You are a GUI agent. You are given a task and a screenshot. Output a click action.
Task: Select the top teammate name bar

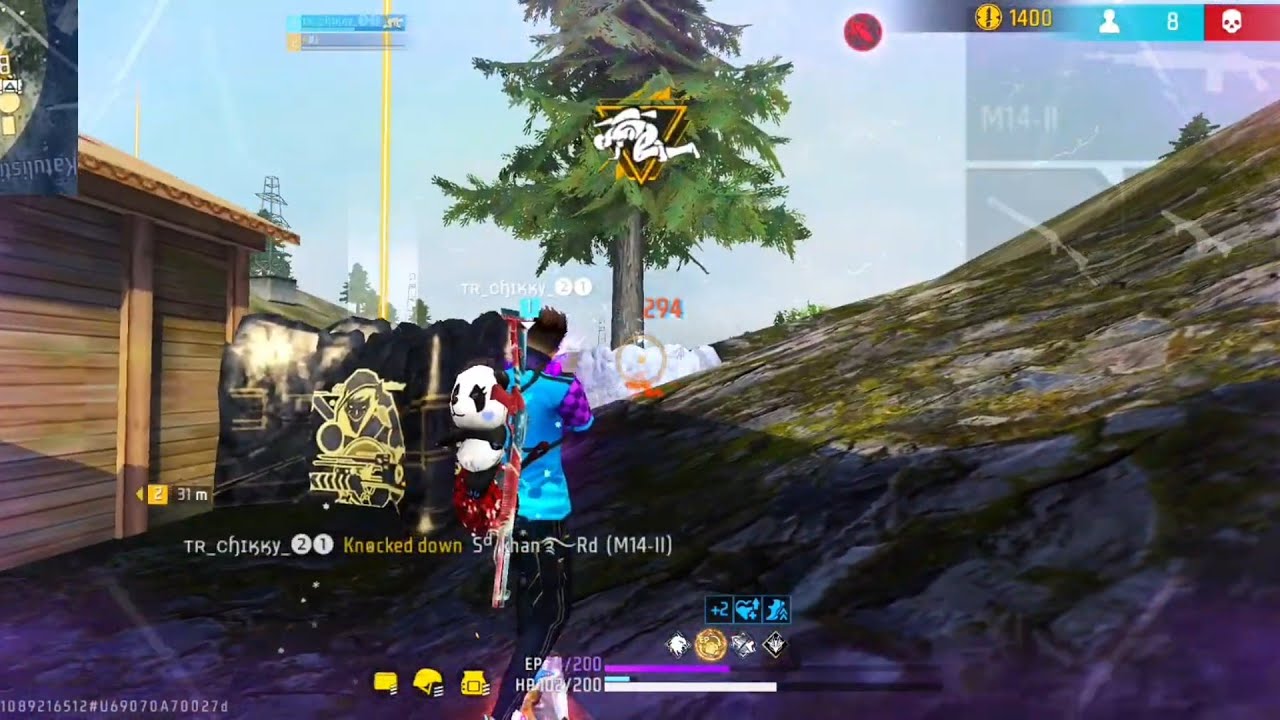coord(346,21)
